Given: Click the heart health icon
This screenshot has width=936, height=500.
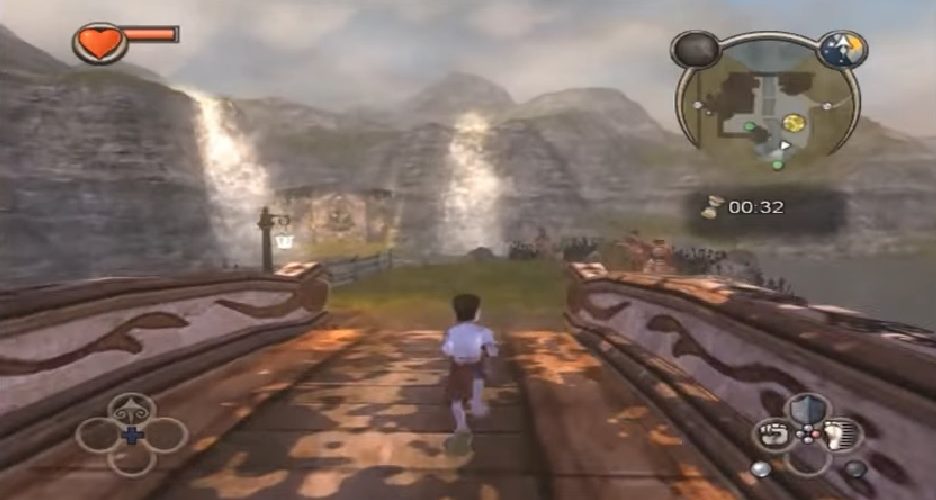Looking at the screenshot, I should 100,42.
